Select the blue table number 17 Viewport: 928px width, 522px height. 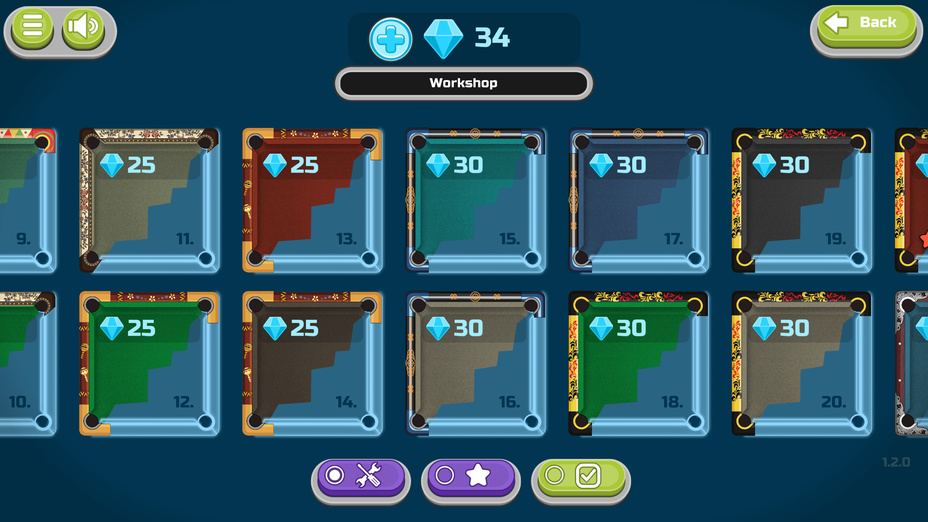(x=638, y=200)
